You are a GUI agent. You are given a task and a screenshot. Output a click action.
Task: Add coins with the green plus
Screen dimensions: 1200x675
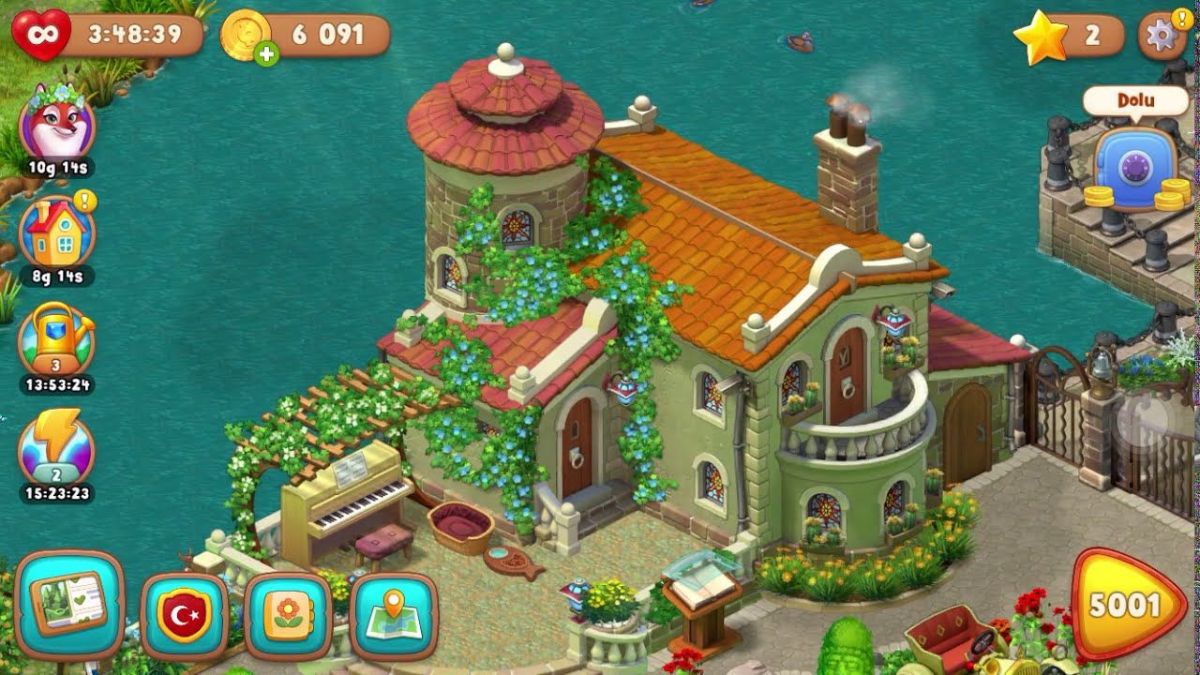click(x=266, y=54)
